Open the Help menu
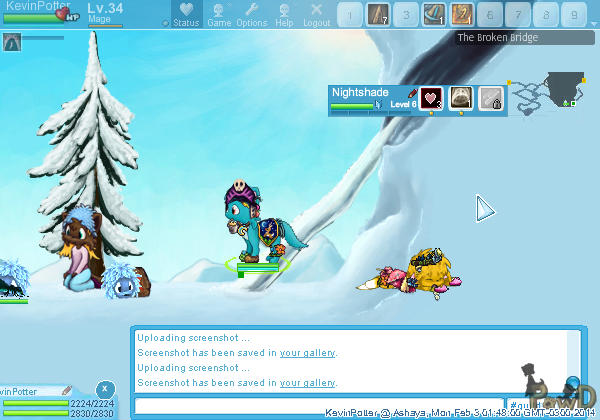600x420 pixels. 285,14
